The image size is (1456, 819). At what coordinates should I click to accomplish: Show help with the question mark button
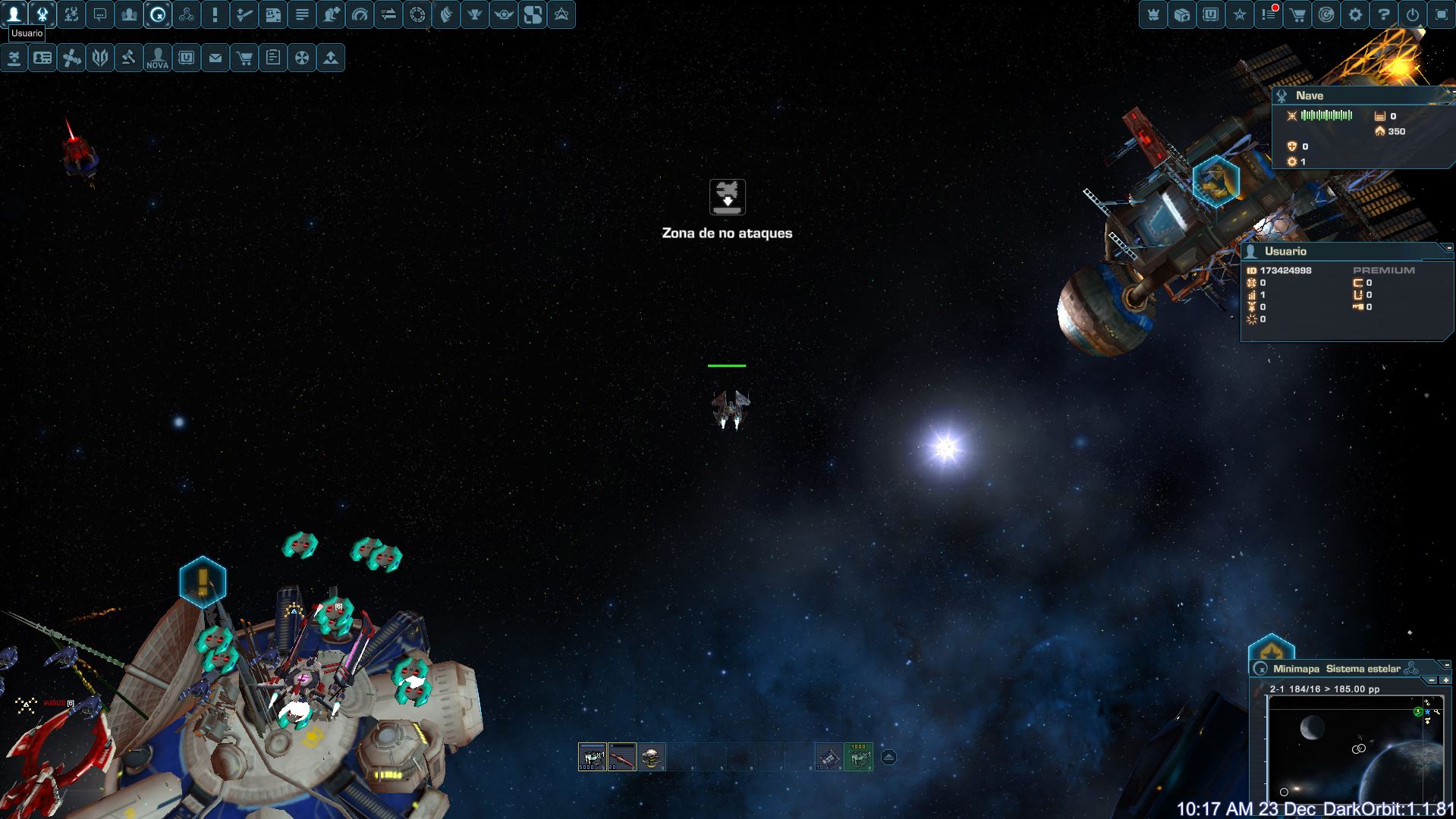tap(1384, 14)
